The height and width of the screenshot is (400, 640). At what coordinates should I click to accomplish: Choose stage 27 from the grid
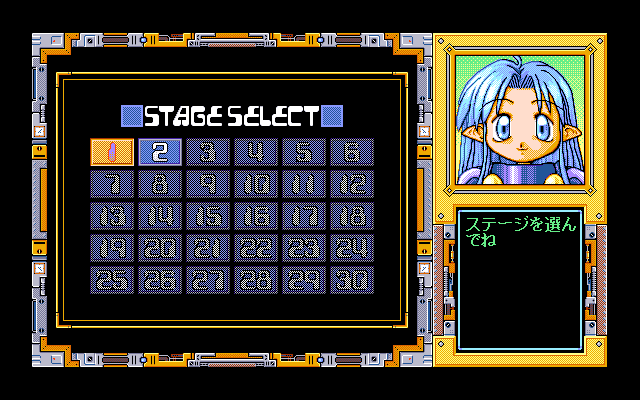point(207,280)
